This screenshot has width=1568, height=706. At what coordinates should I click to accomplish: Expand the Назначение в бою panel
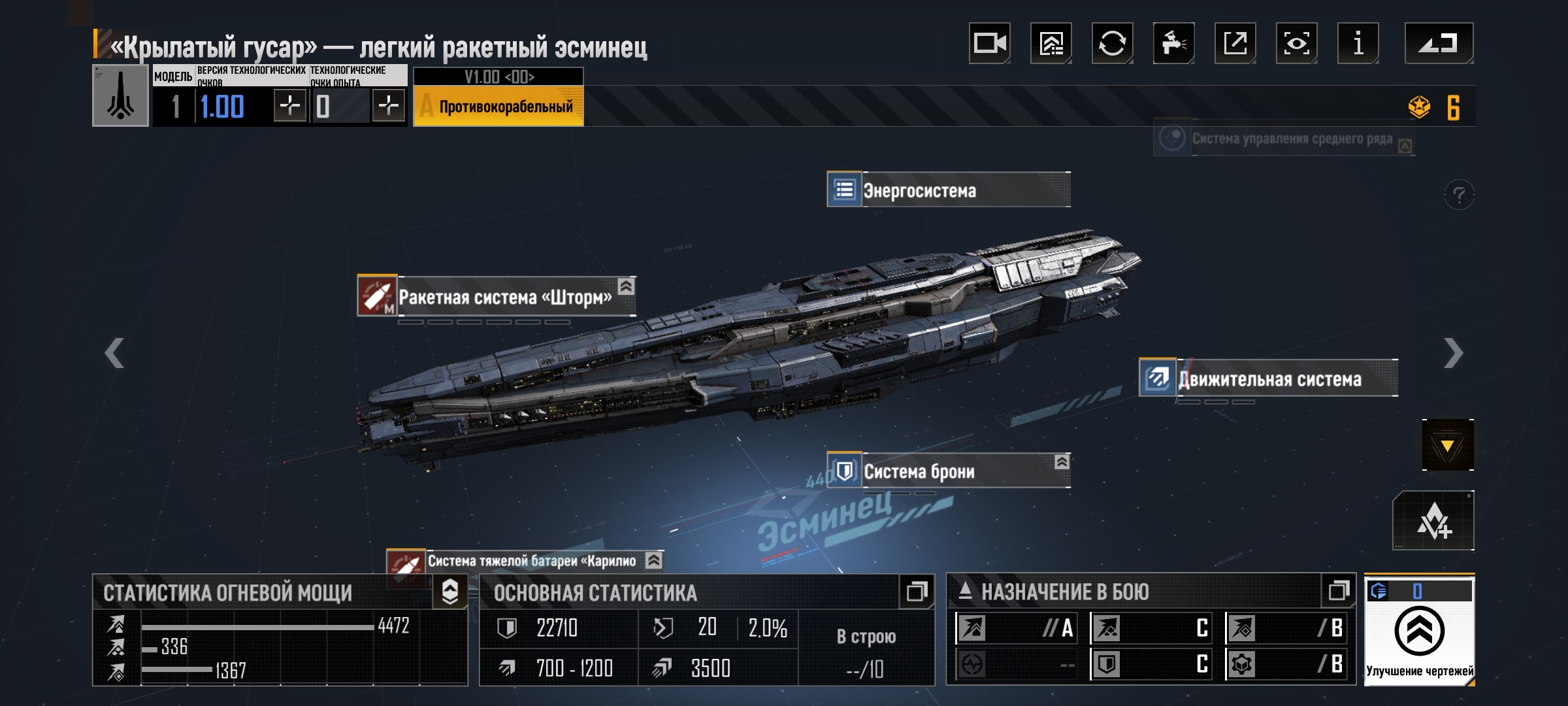1338,592
